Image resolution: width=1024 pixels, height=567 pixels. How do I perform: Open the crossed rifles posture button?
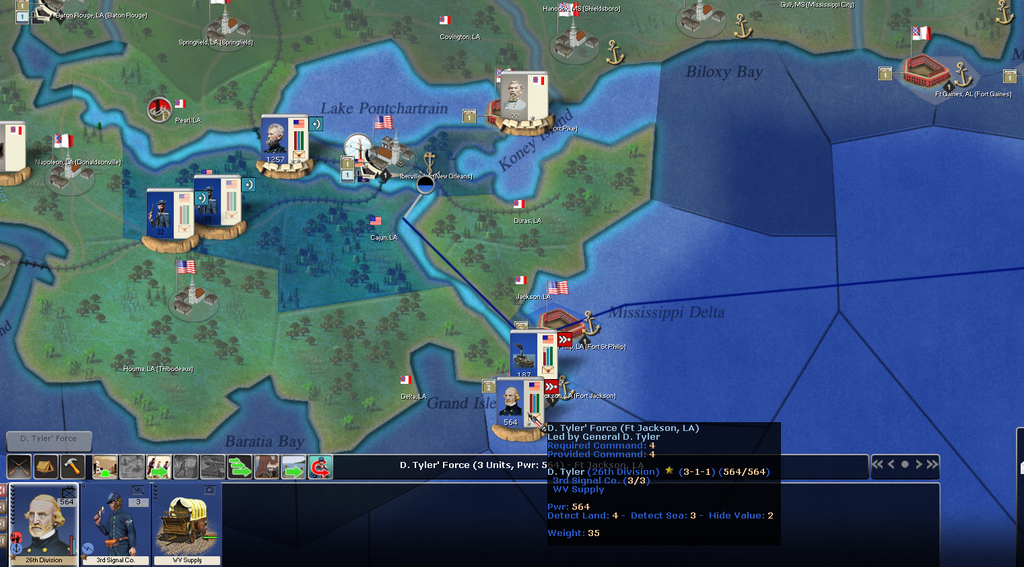(19, 467)
